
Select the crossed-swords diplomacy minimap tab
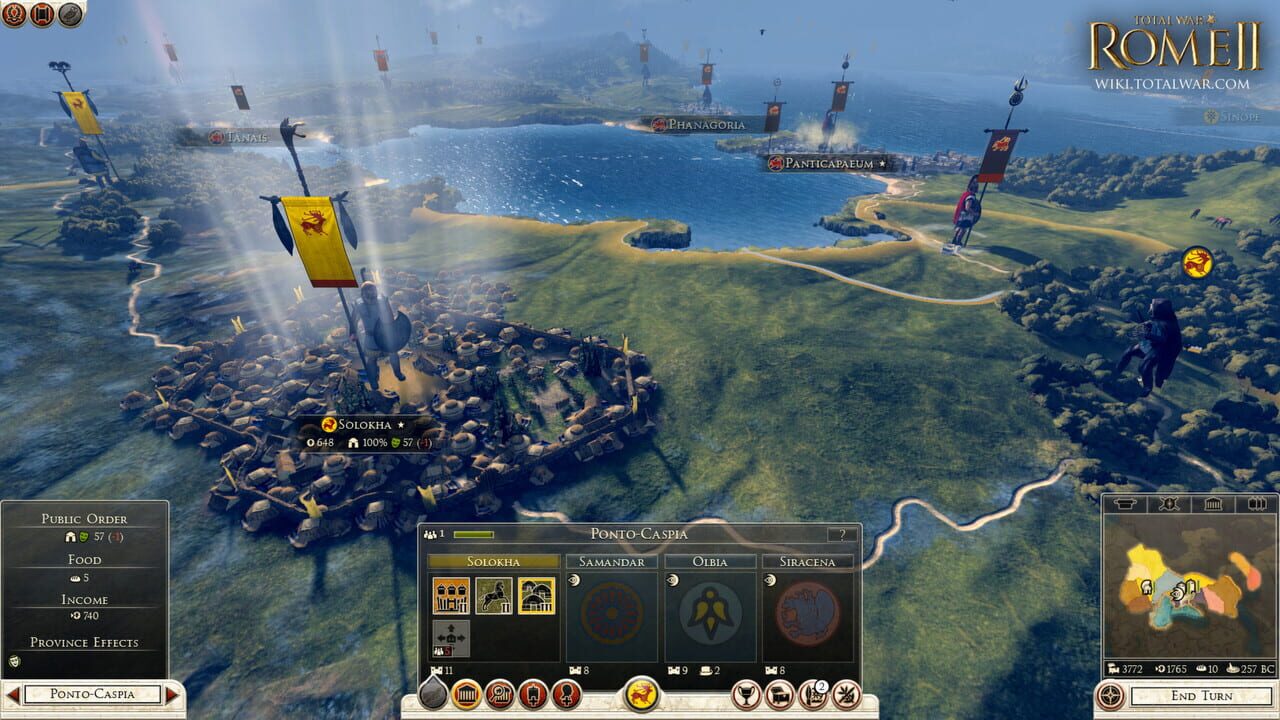tap(1169, 503)
